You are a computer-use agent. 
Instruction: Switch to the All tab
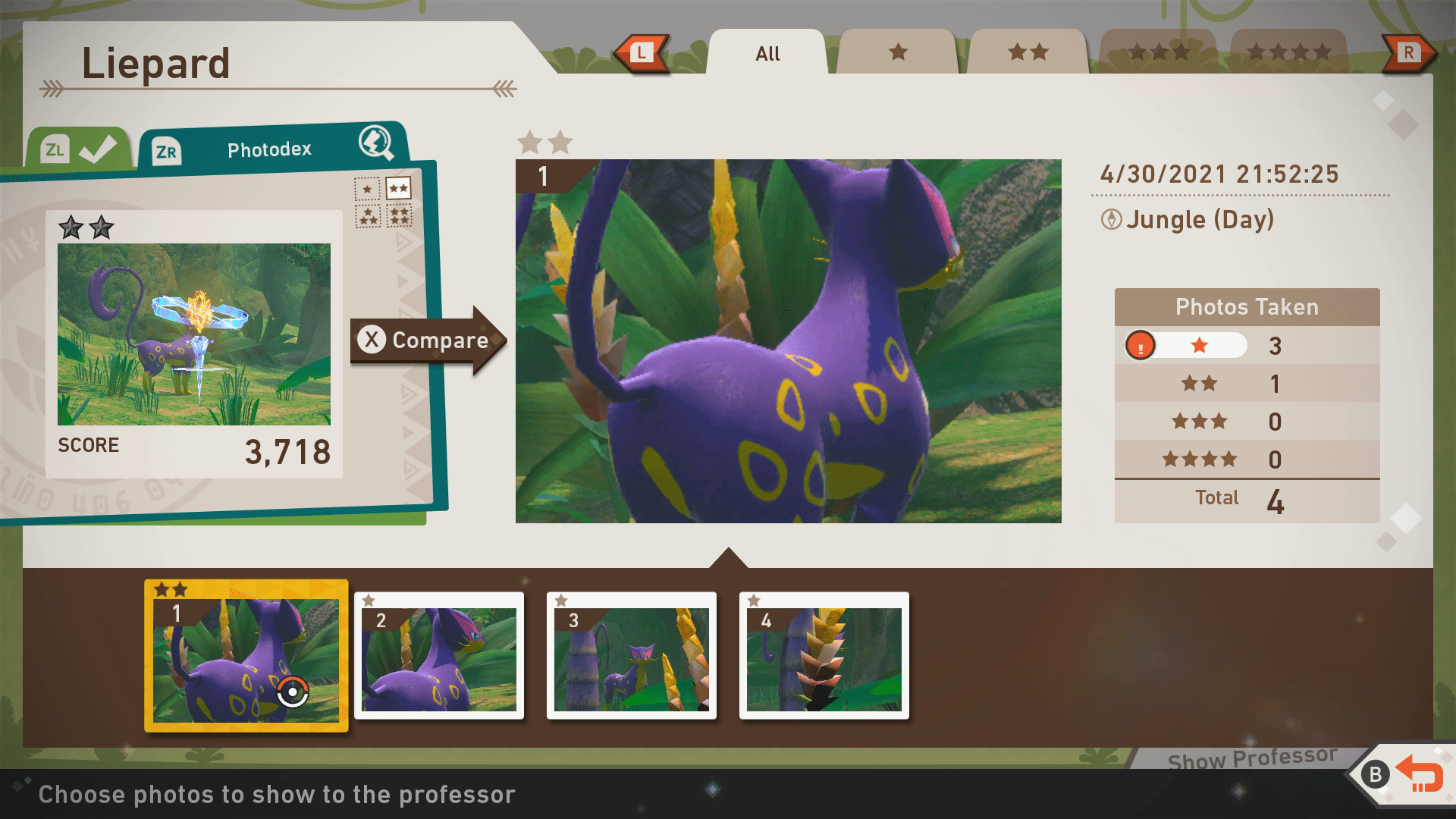767,53
